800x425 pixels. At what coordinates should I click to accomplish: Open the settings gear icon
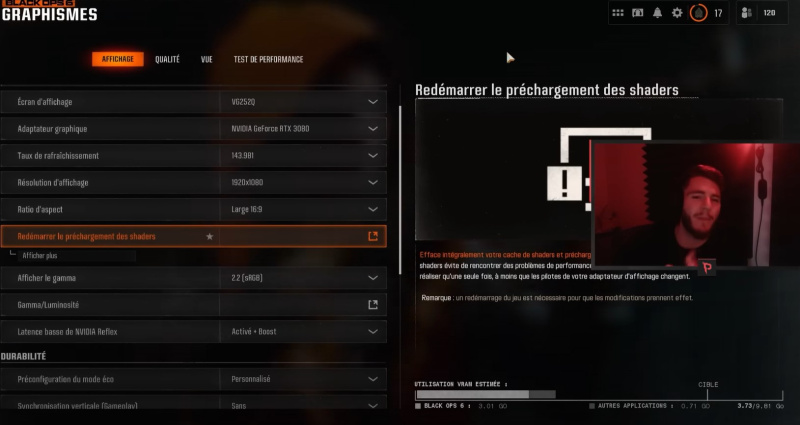coord(677,13)
